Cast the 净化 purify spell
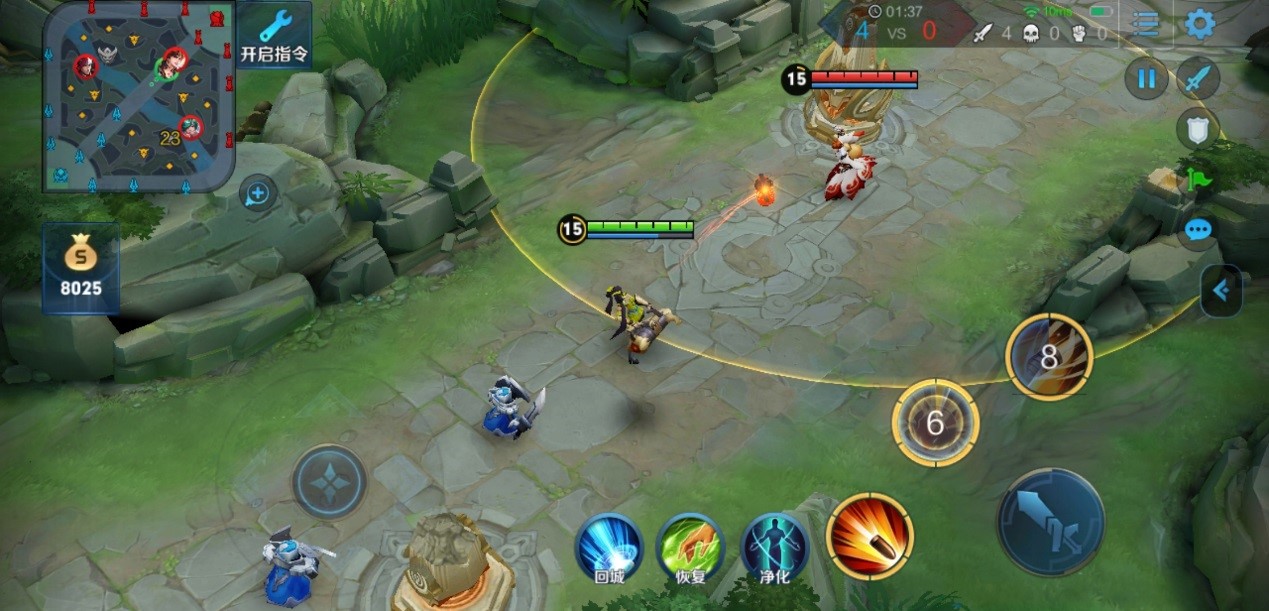The image size is (1269, 611). click(x=775, y=546)
